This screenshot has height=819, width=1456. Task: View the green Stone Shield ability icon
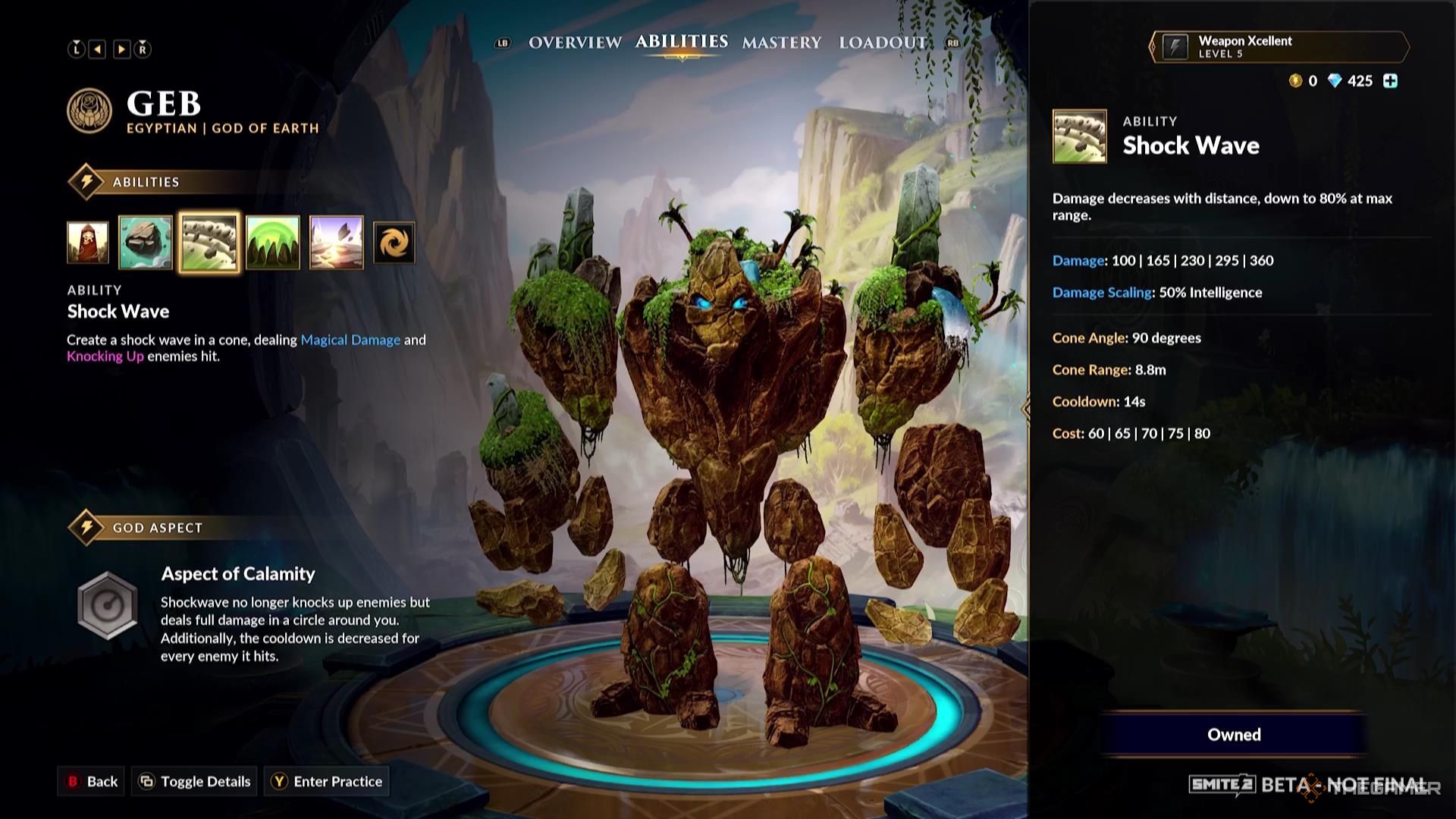[x=272, y=241]
